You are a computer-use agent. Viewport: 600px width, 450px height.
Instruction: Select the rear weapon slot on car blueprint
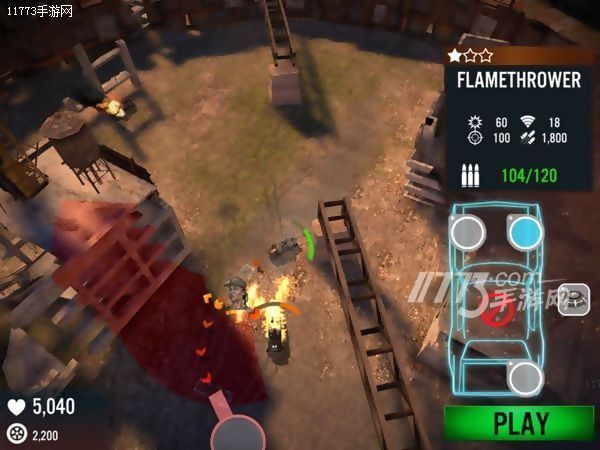[x=524, y=378]
